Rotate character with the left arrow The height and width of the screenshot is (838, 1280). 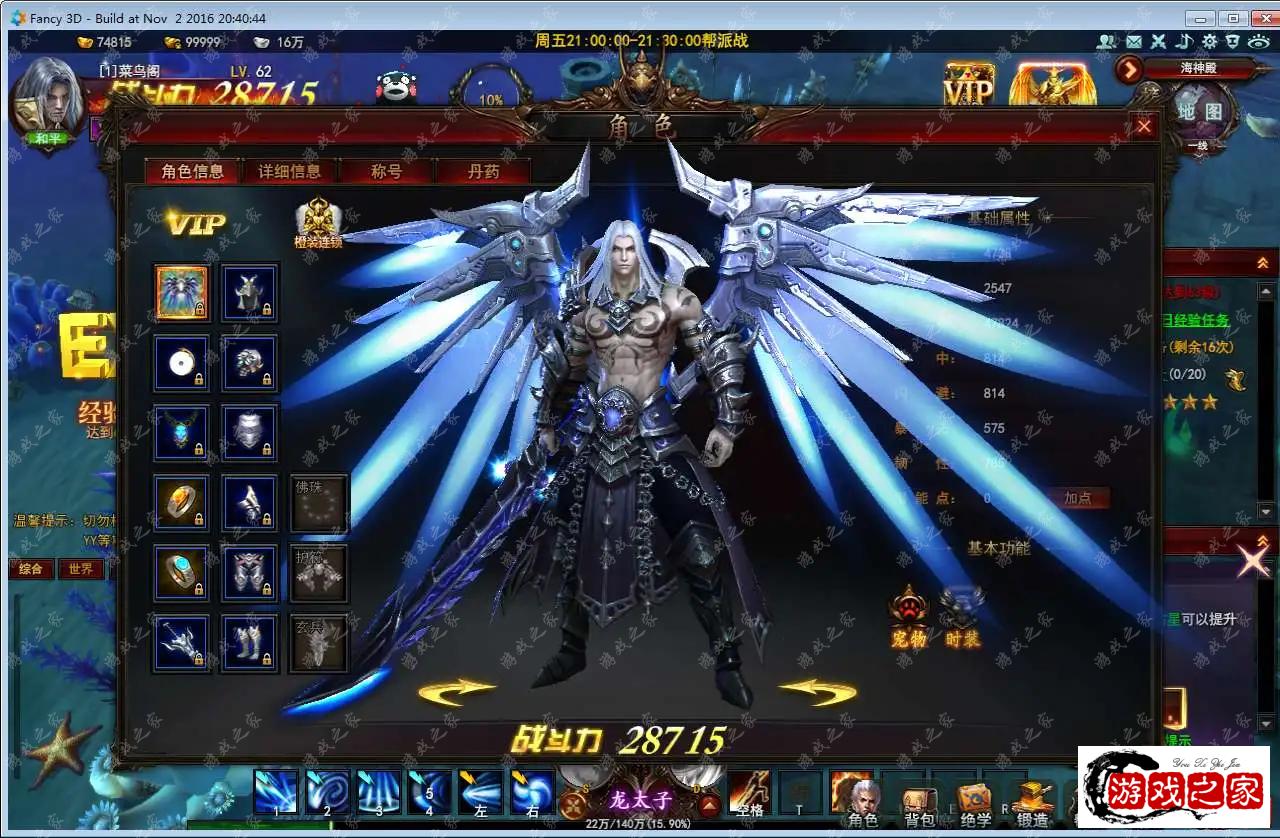(457, 691)
